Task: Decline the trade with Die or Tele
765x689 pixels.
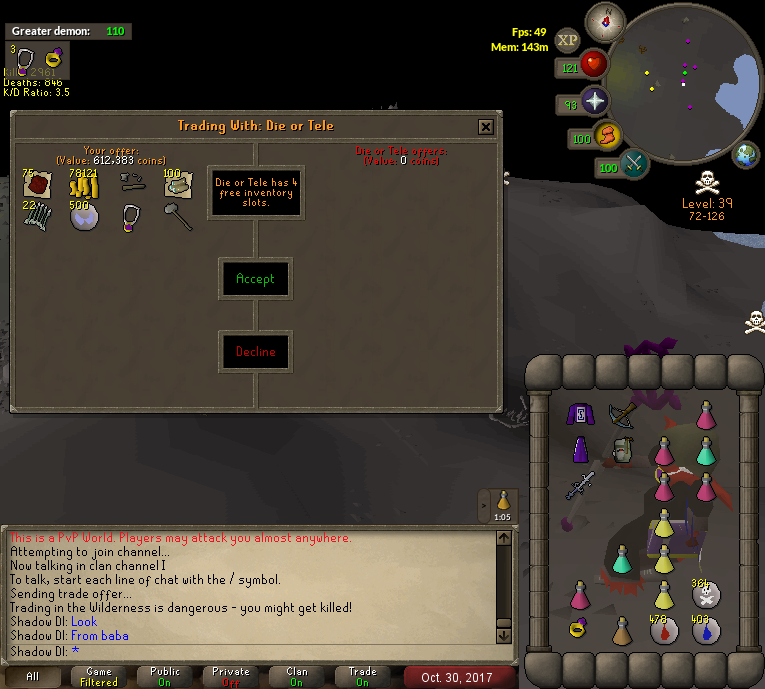Action: coord(255,352)
